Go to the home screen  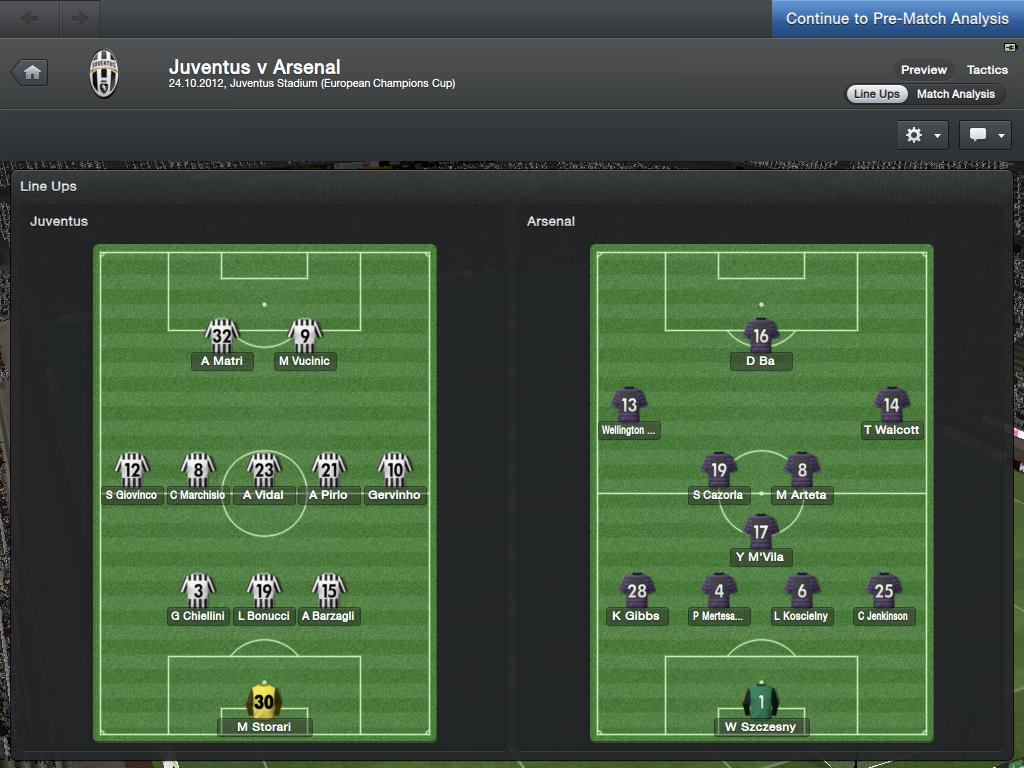[31, 72]
